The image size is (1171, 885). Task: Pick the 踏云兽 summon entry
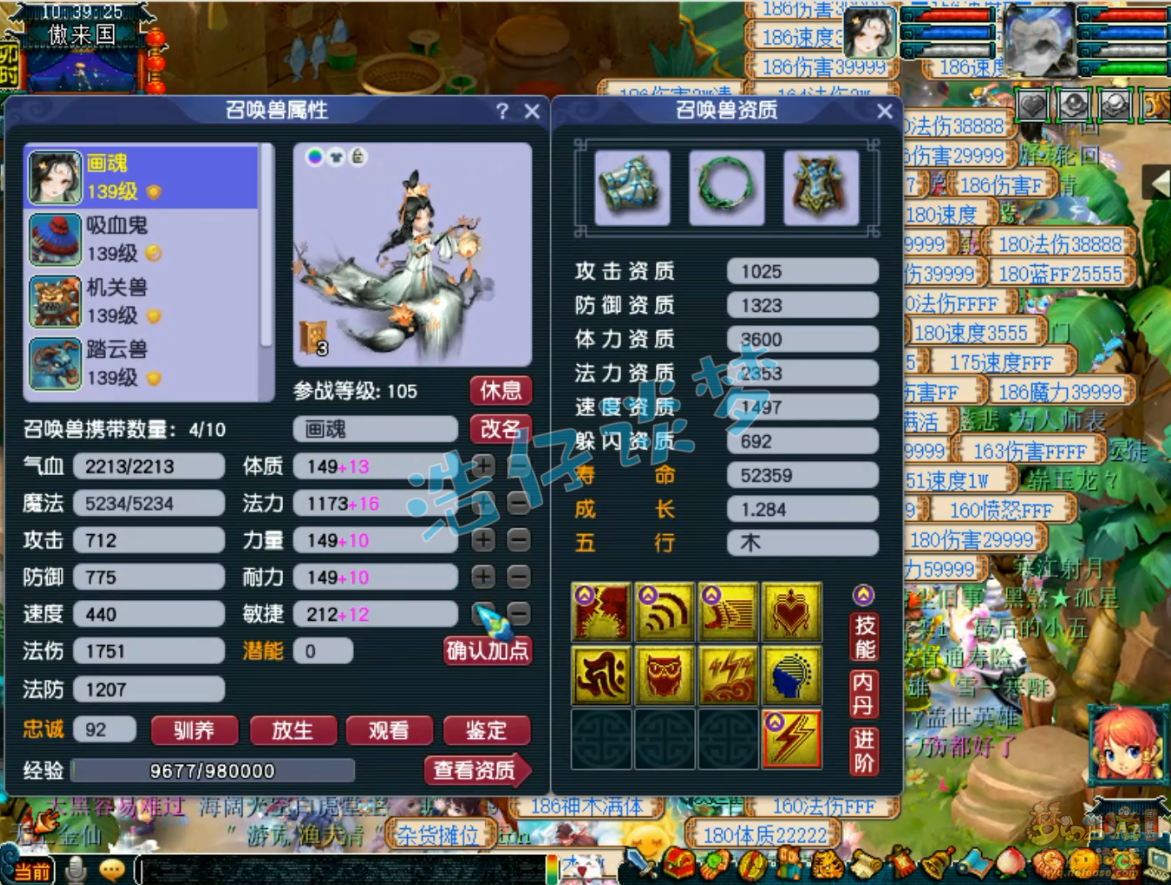point(140,363)
